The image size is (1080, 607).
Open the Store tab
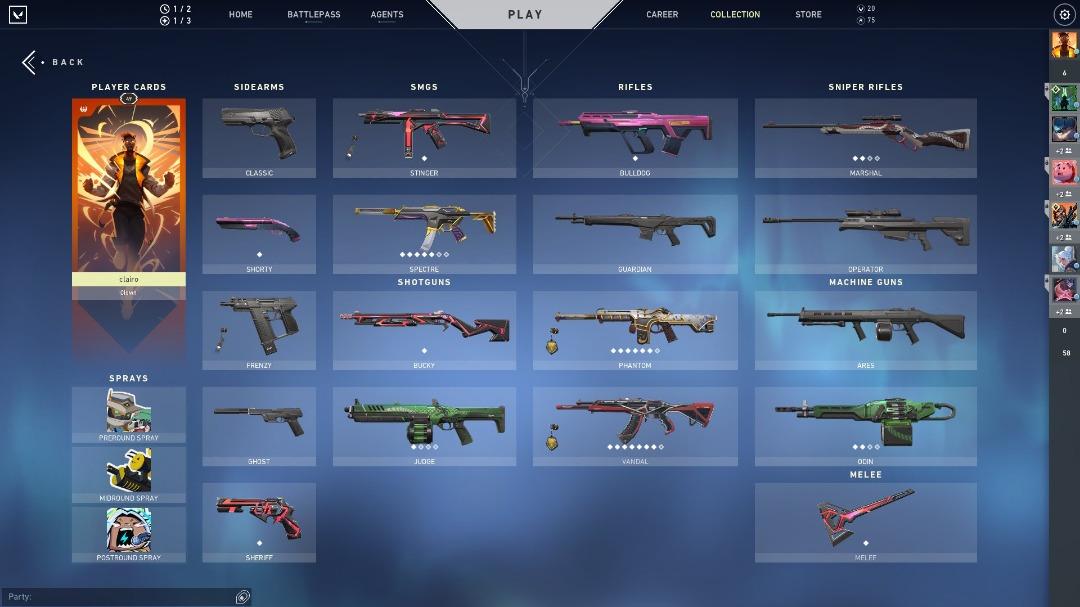coord(808,15)
